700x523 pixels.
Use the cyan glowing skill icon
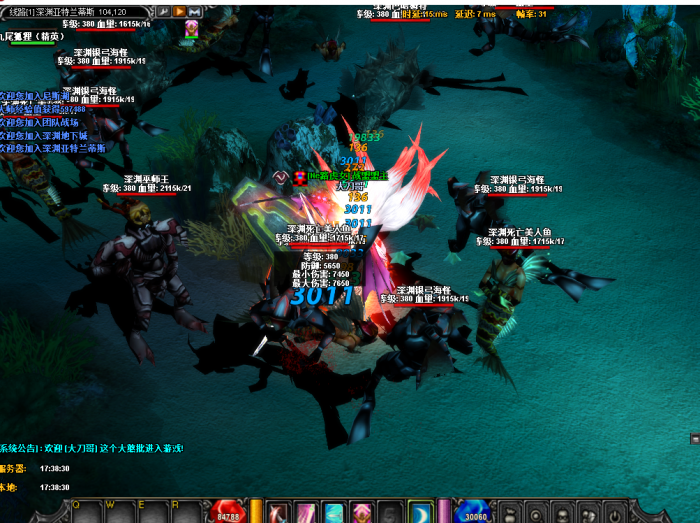click(334, 512)
